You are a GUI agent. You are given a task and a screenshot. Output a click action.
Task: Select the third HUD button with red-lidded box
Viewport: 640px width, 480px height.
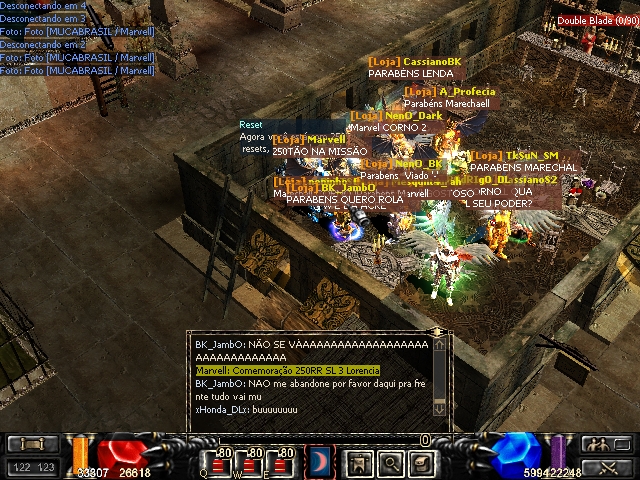click(x=423, y=463)
